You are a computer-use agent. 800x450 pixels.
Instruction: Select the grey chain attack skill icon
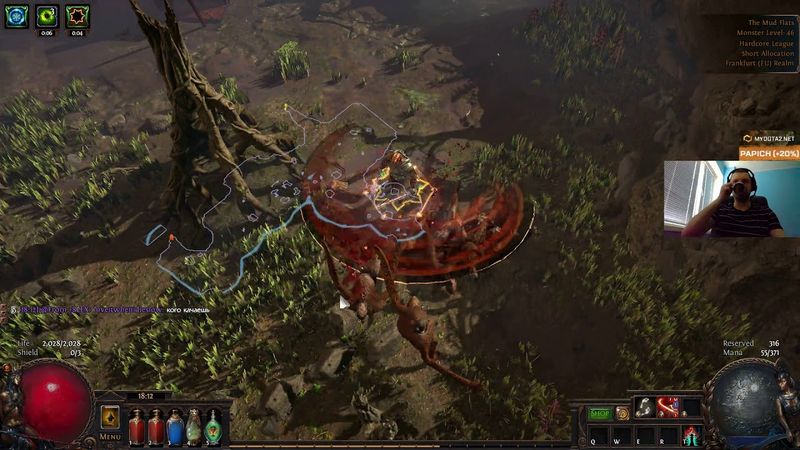(646, 407)
